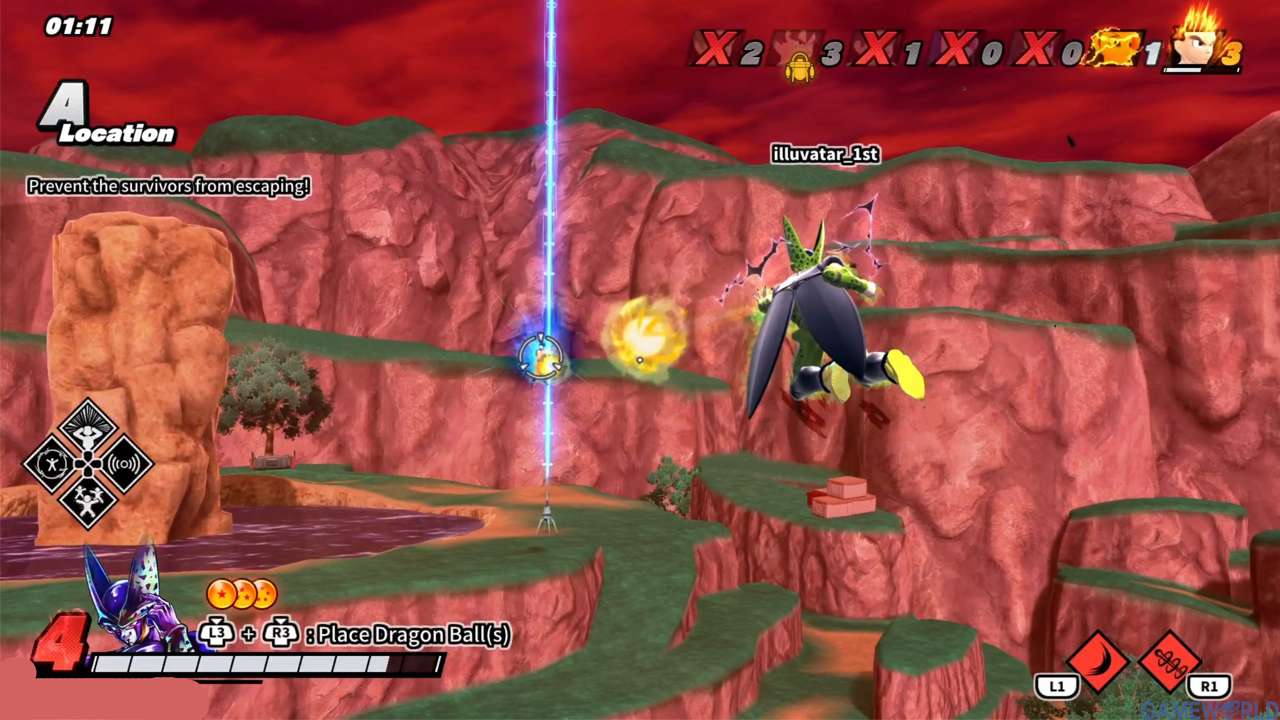Click the Place Dragon Ball(s) prompt text
Image resolution: width=1280 pixels, height=720 pixels.
tap(410, 635)
